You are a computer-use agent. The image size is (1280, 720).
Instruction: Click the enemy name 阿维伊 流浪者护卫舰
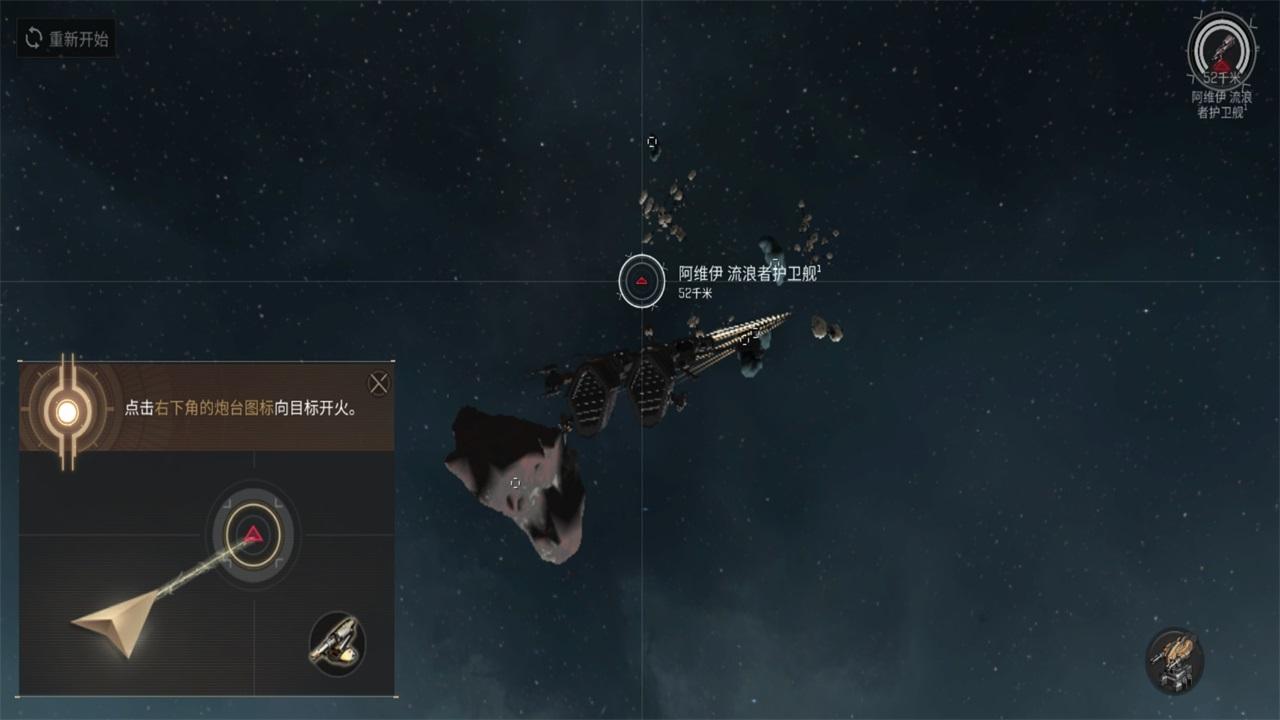(749, 270)
